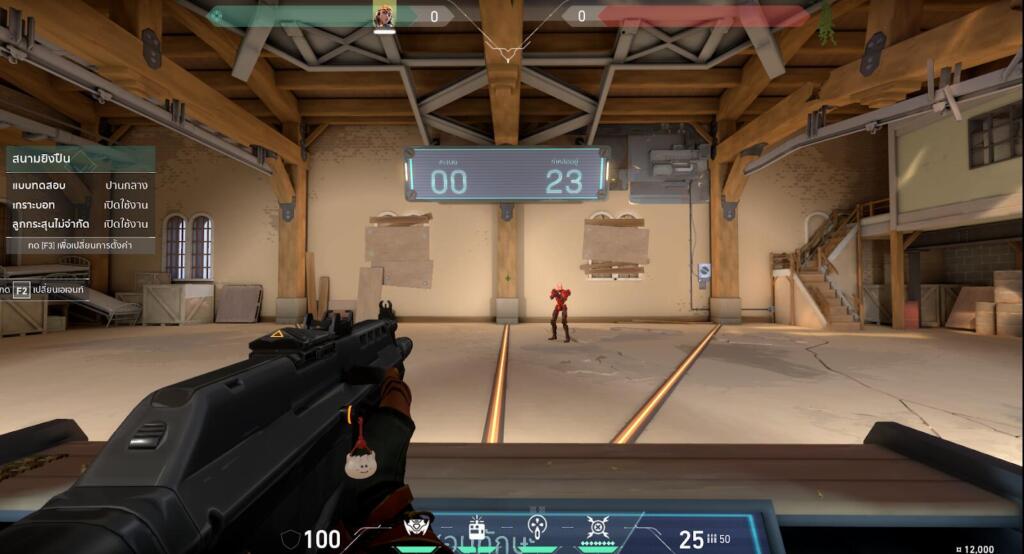Select the แบบทดสอบ difficulty row

(80, 186)
